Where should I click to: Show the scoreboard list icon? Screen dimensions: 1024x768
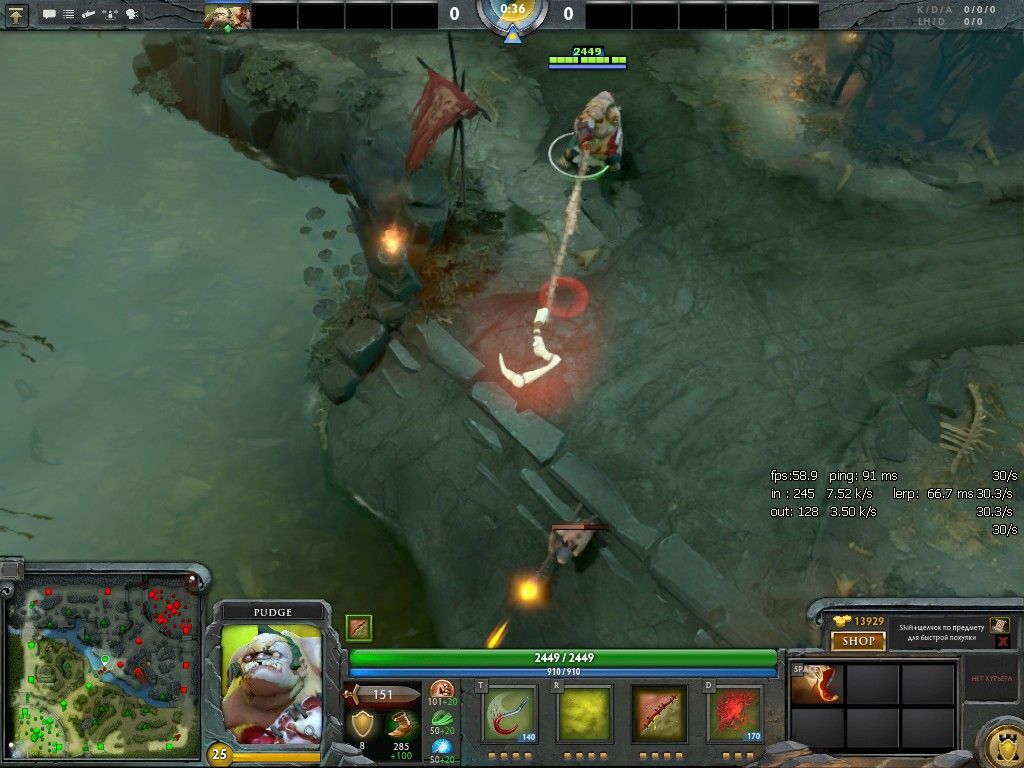[68, 15]
